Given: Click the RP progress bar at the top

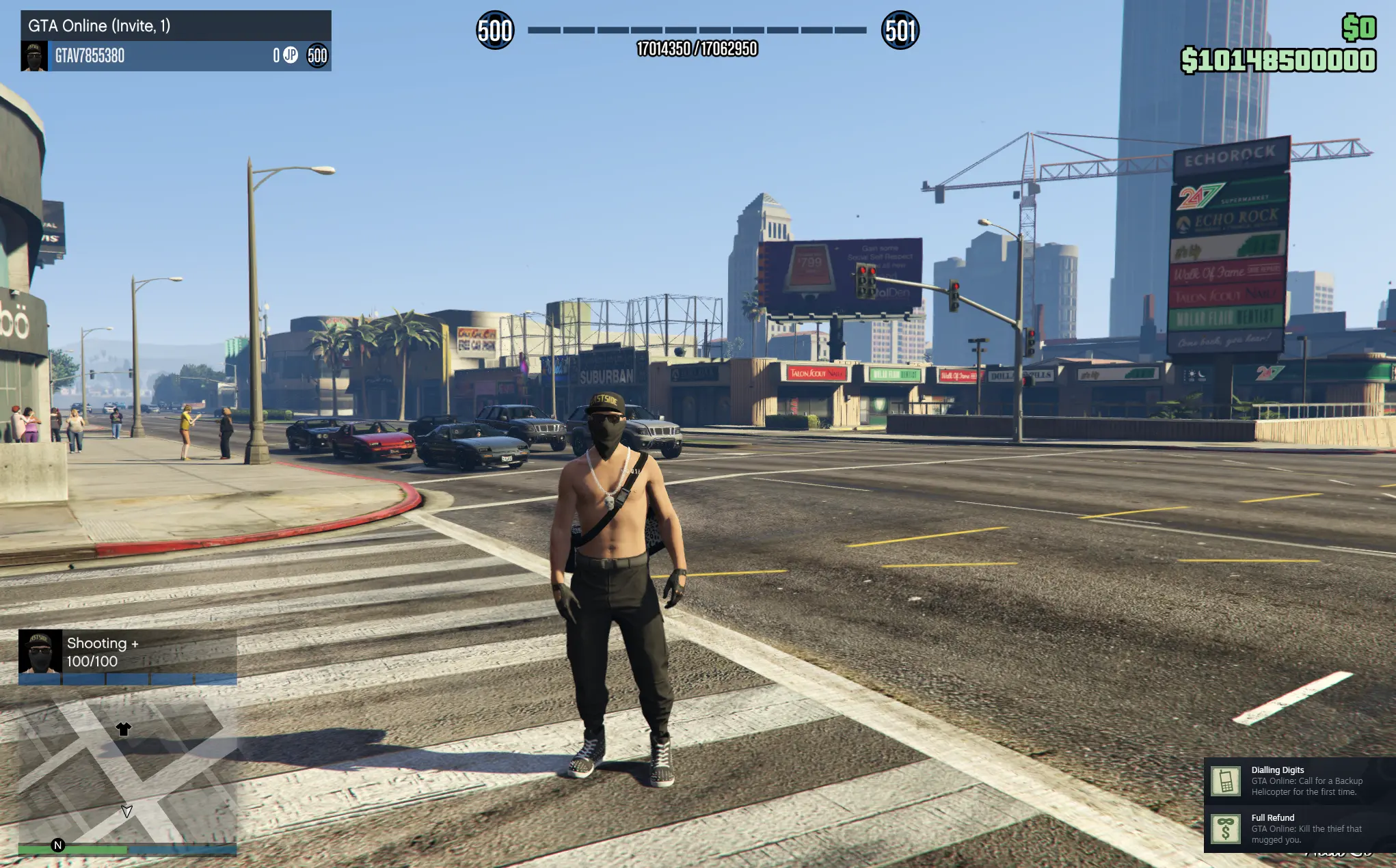Looking at the screenshot, I should tap(697, 29).
